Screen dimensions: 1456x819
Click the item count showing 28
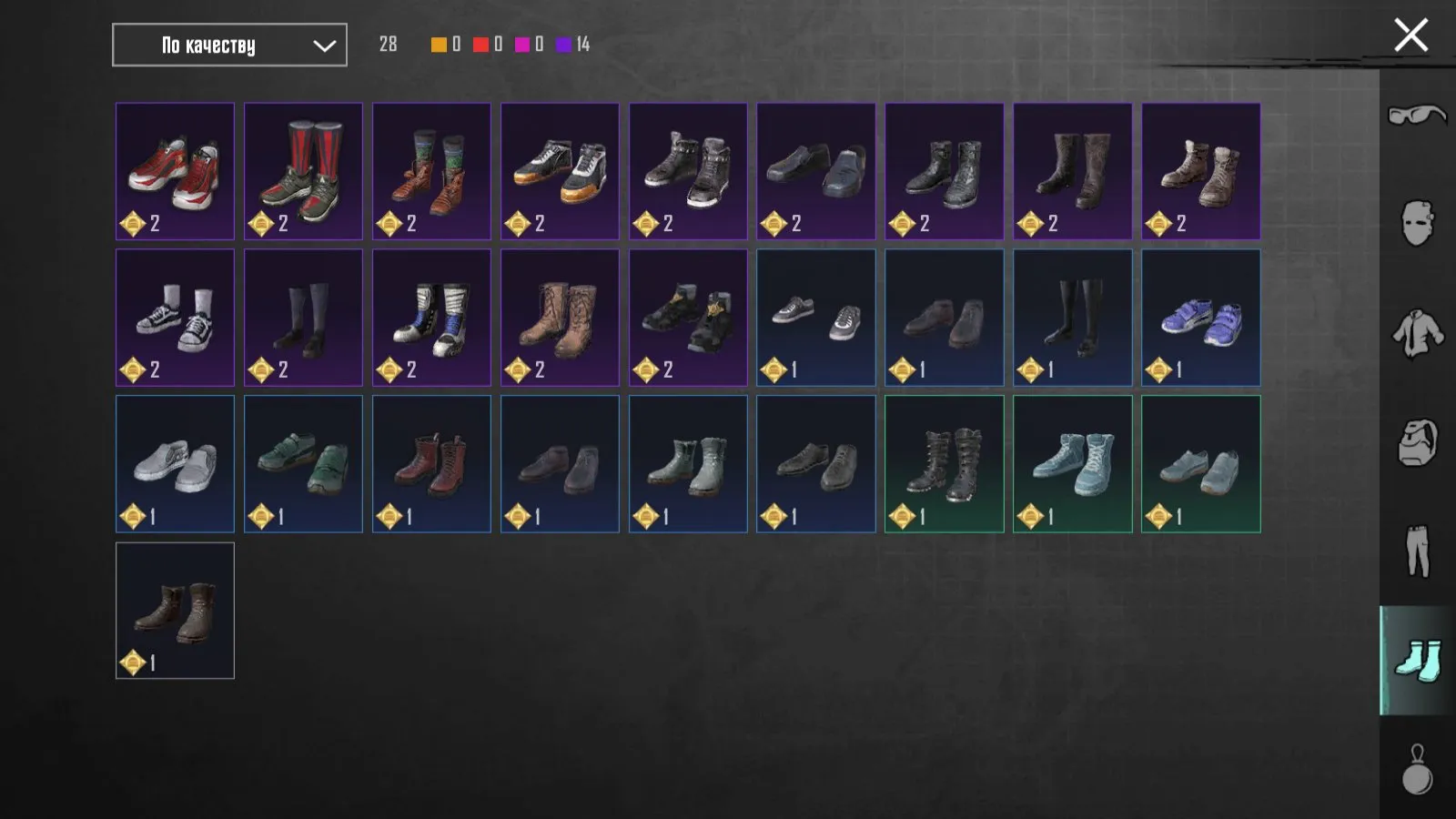[x=389, y=42]
